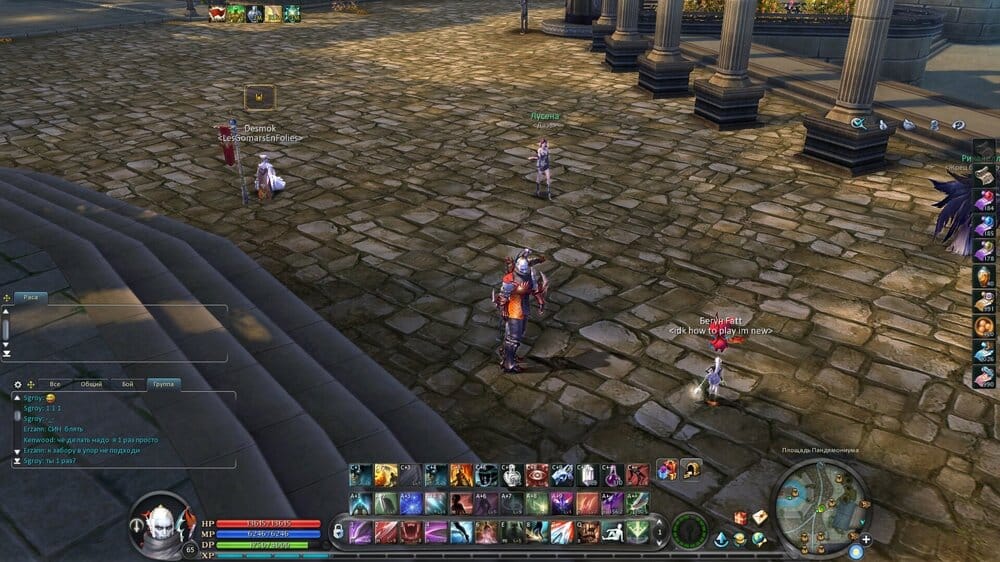Zoom in the minimap with plus button

[866, 540]
